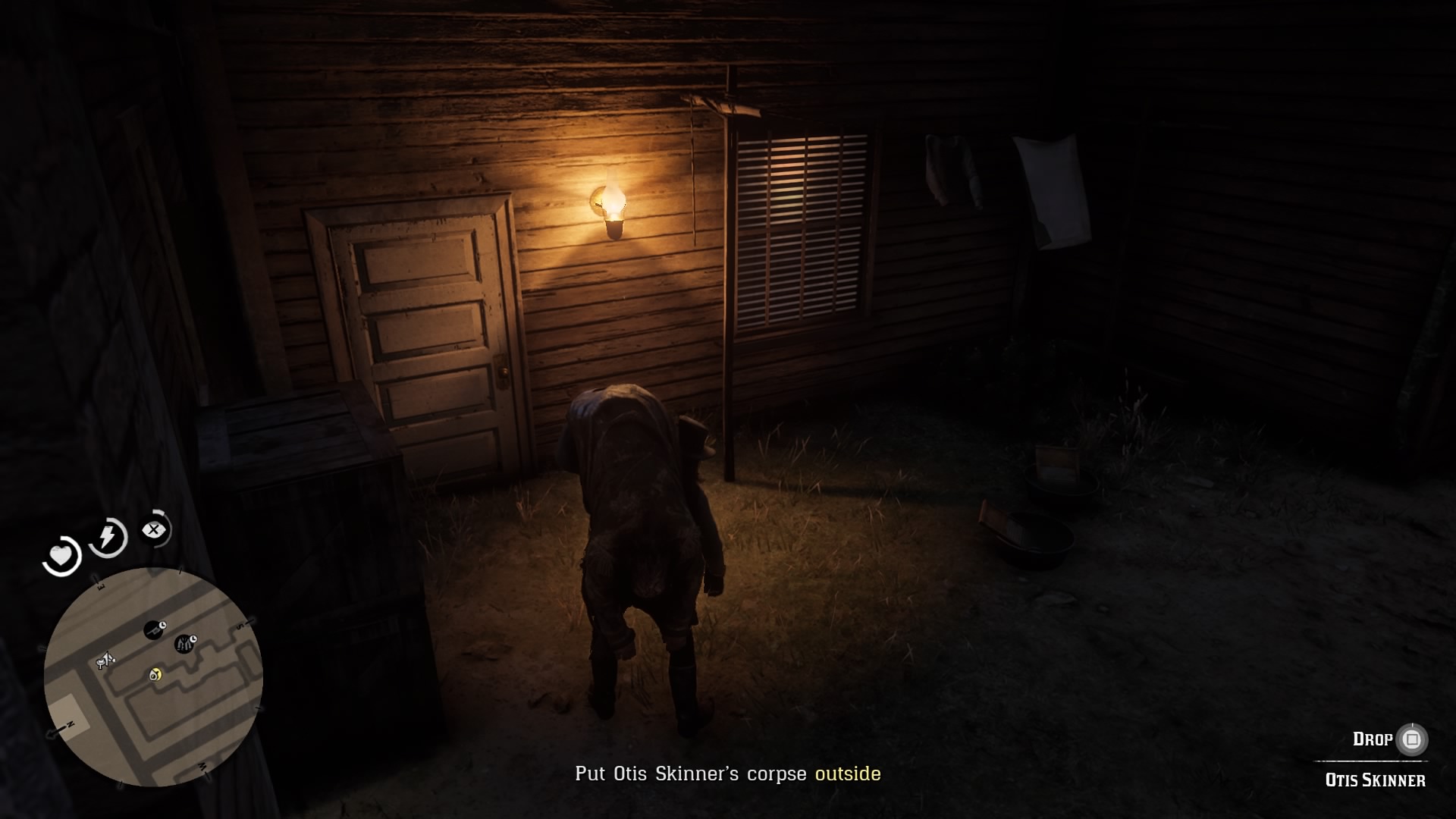Screen dimensions: 1456x819
Task: Click the stable saddle icon on the minimap
Action: [x=105, y=660]
